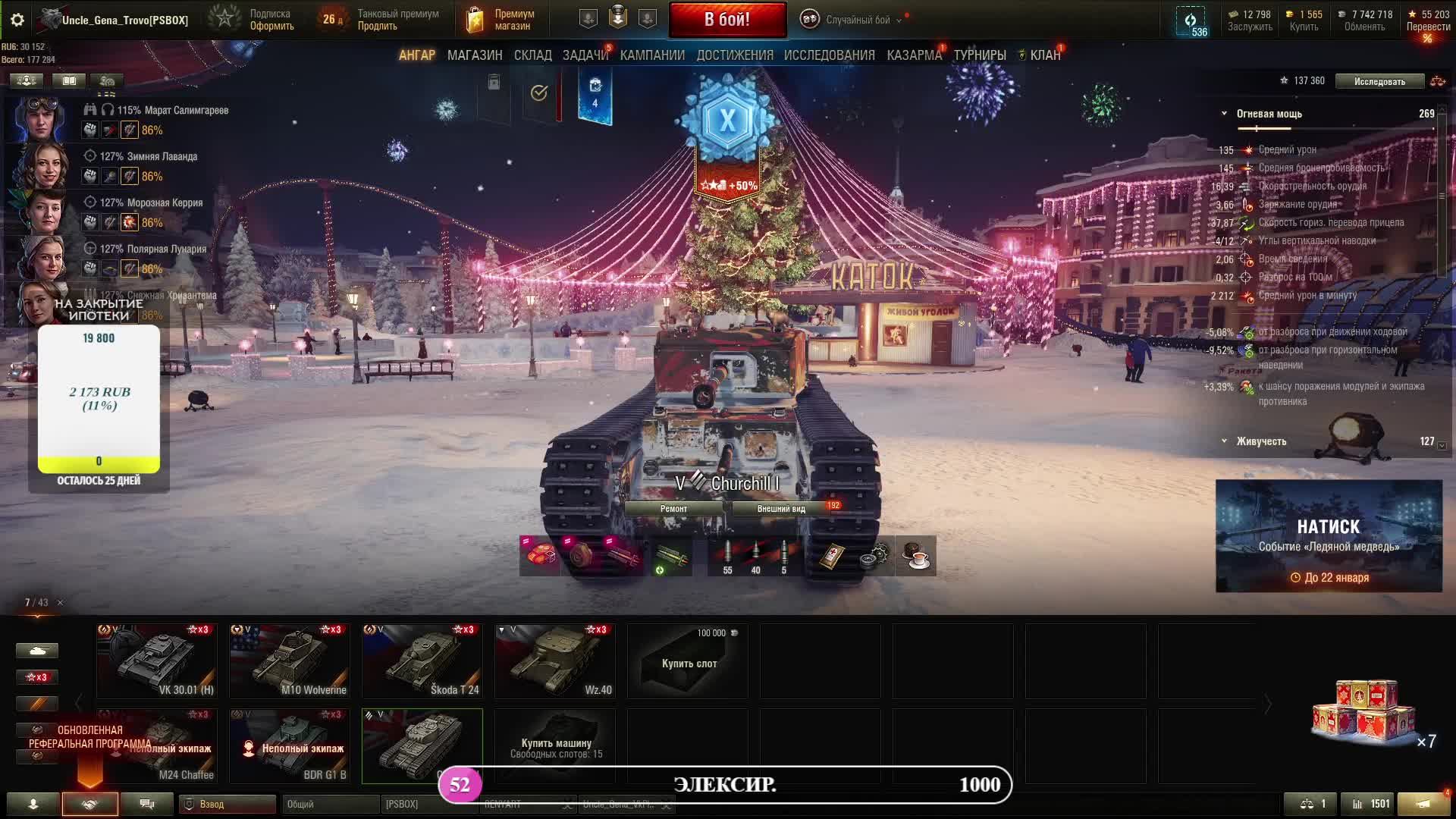Open the СКЛАД tab
The width and height of the screenshot is (1456, 819).
coord(532,55)
